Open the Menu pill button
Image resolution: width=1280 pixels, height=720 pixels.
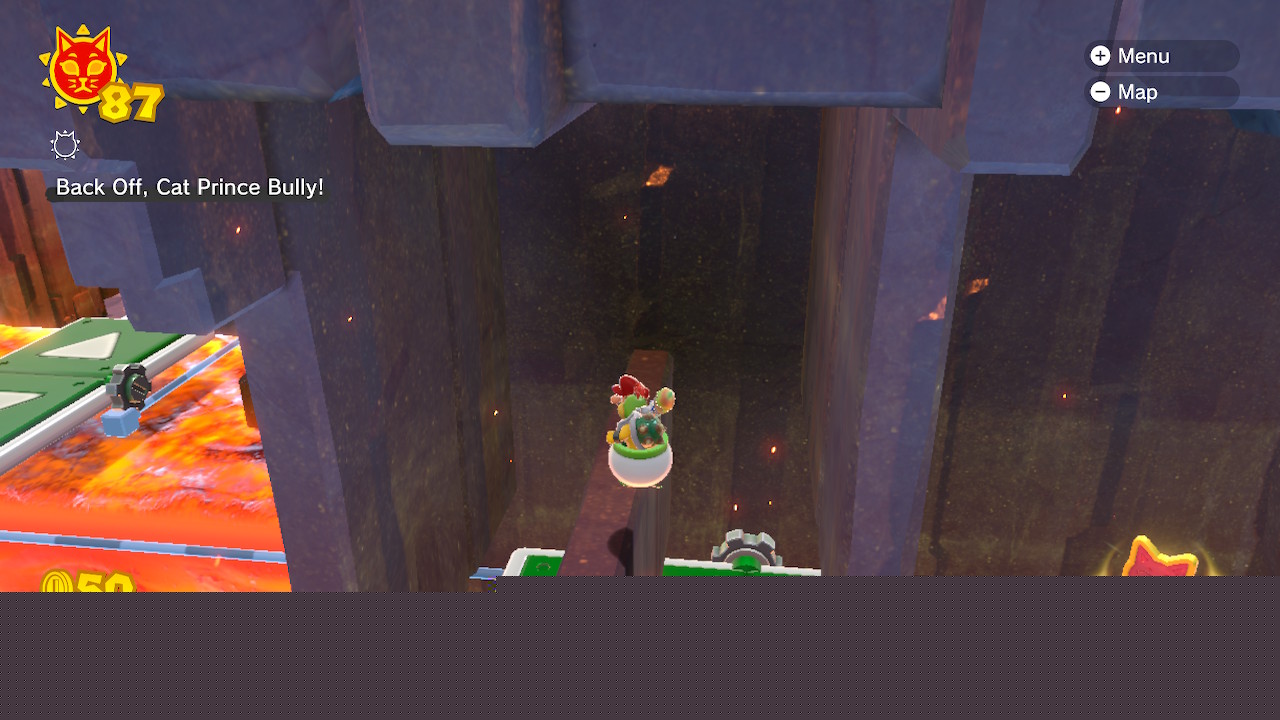pos(1161,56)
